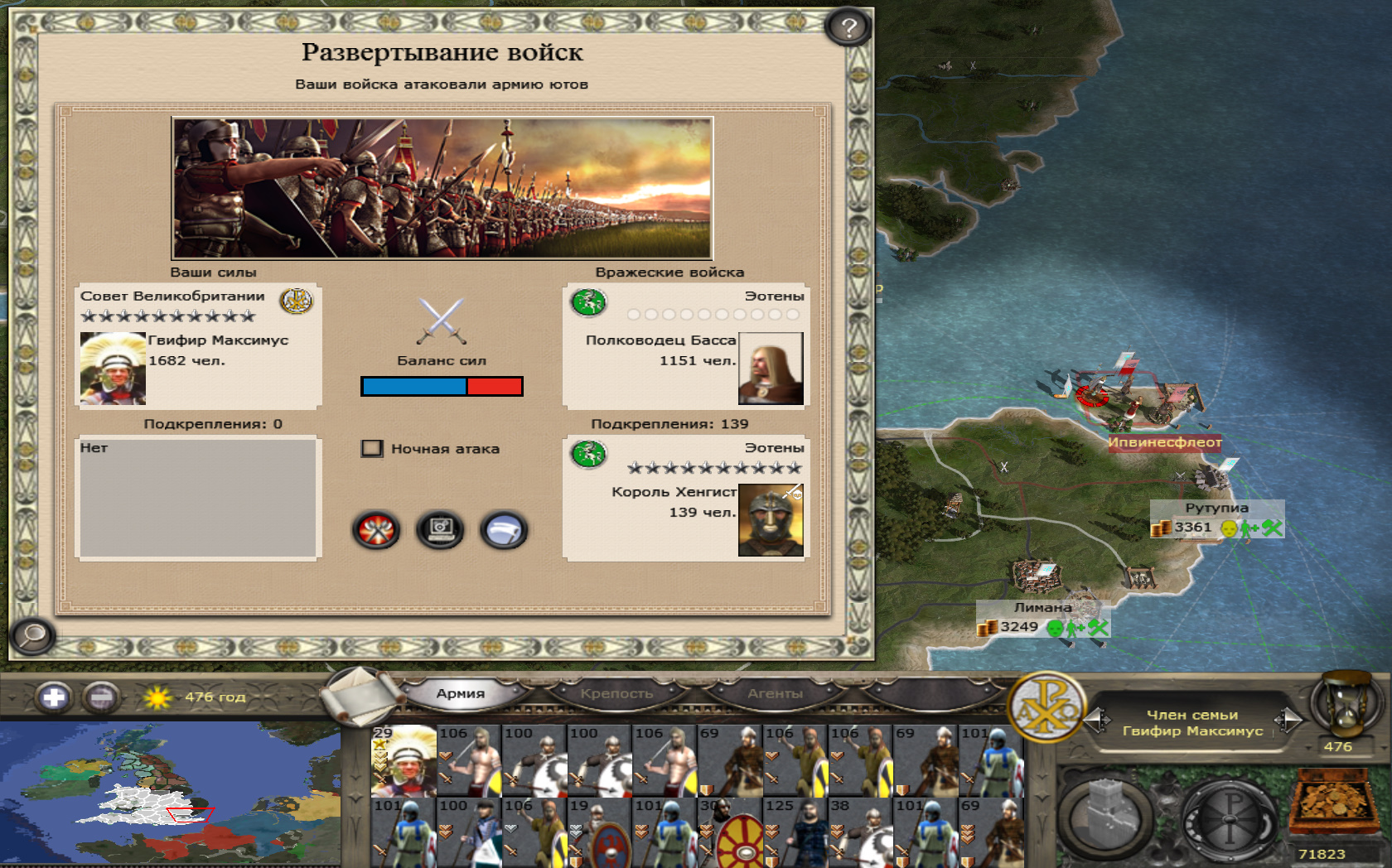Open help with the question mark button
This screenshot has width=1392, height=868.
coord(848,28)
